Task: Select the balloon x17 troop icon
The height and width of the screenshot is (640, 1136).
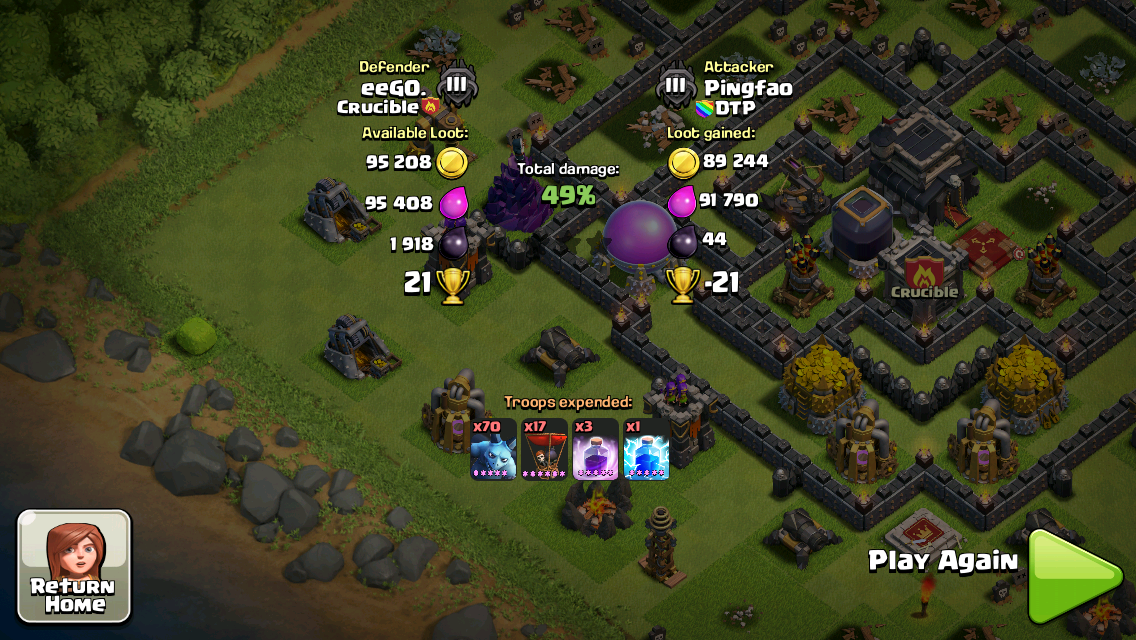Action: tap(544, 449)
